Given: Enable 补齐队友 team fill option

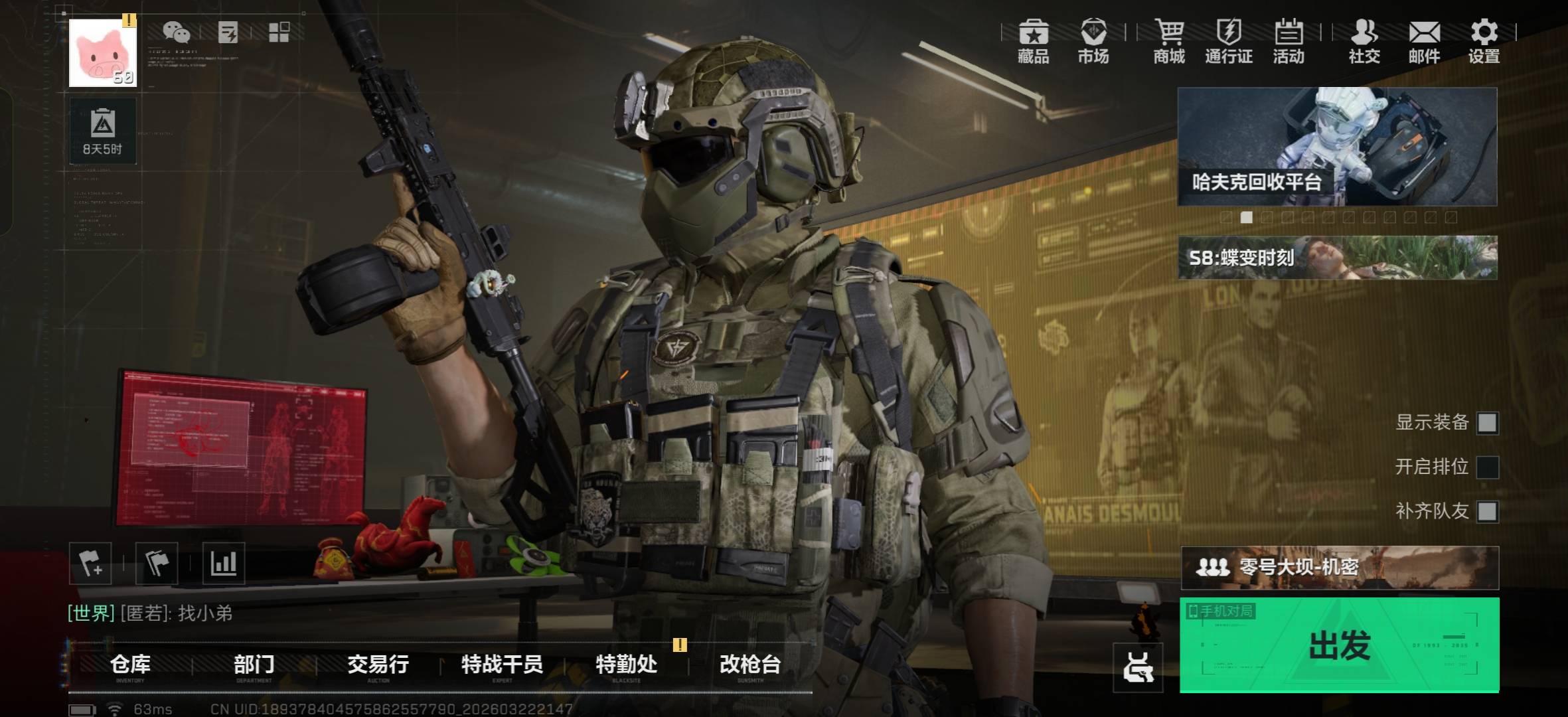Looking at the screenshot, I should click(1487, 512).
